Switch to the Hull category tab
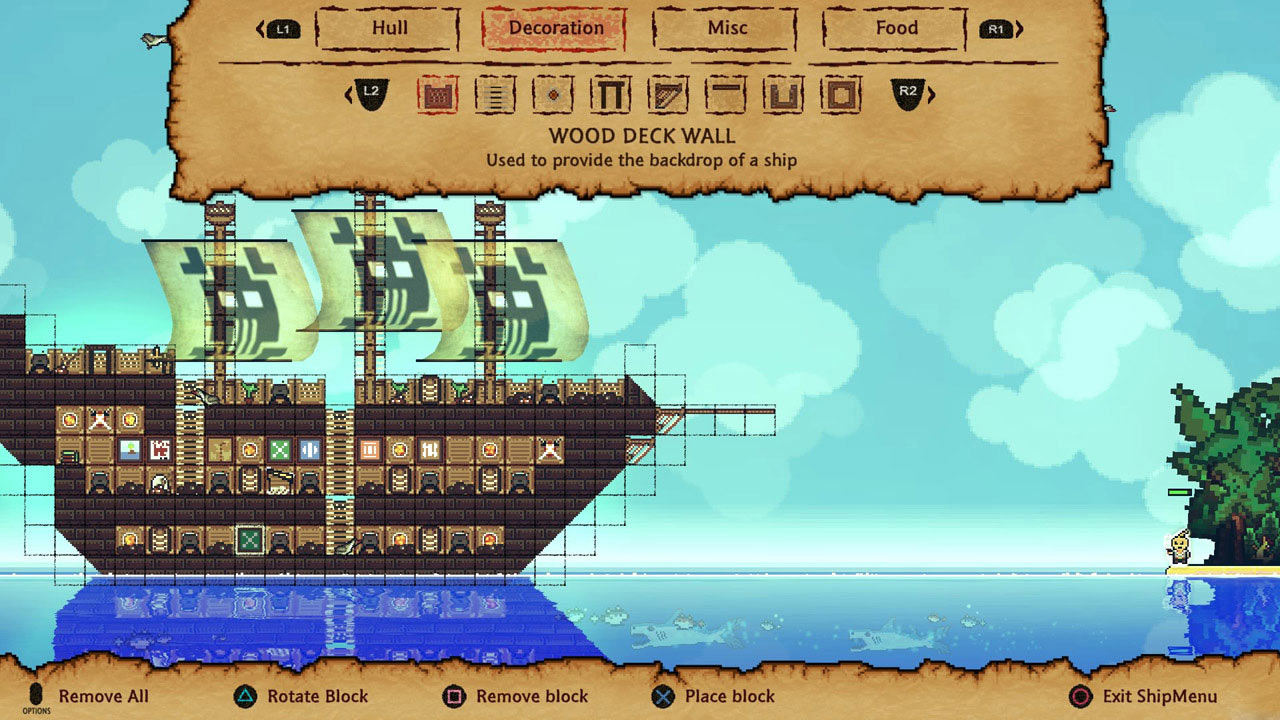The image size is (1280, 720). [387, 28]
